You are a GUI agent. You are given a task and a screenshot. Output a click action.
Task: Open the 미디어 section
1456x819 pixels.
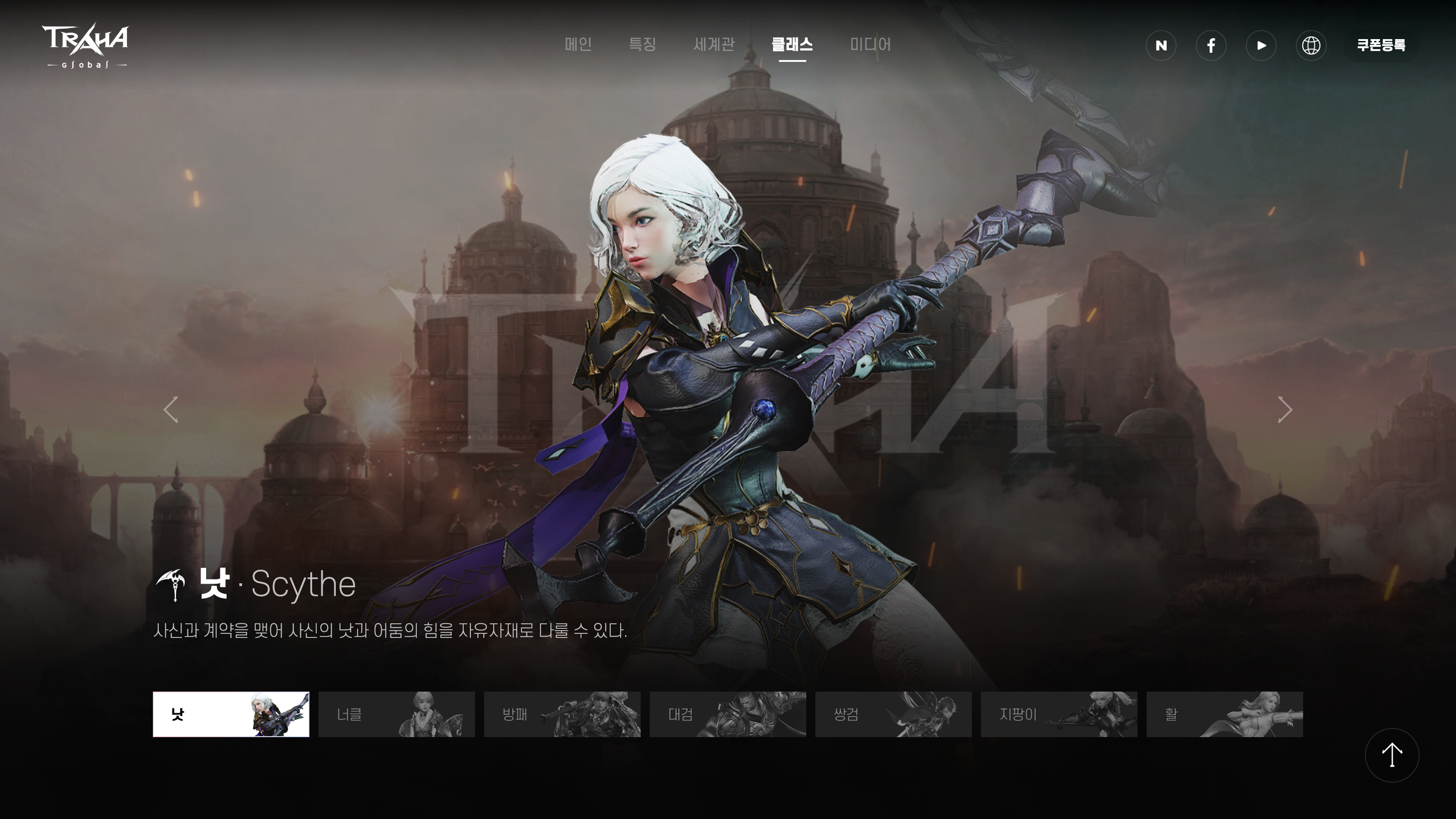point(870,44)
